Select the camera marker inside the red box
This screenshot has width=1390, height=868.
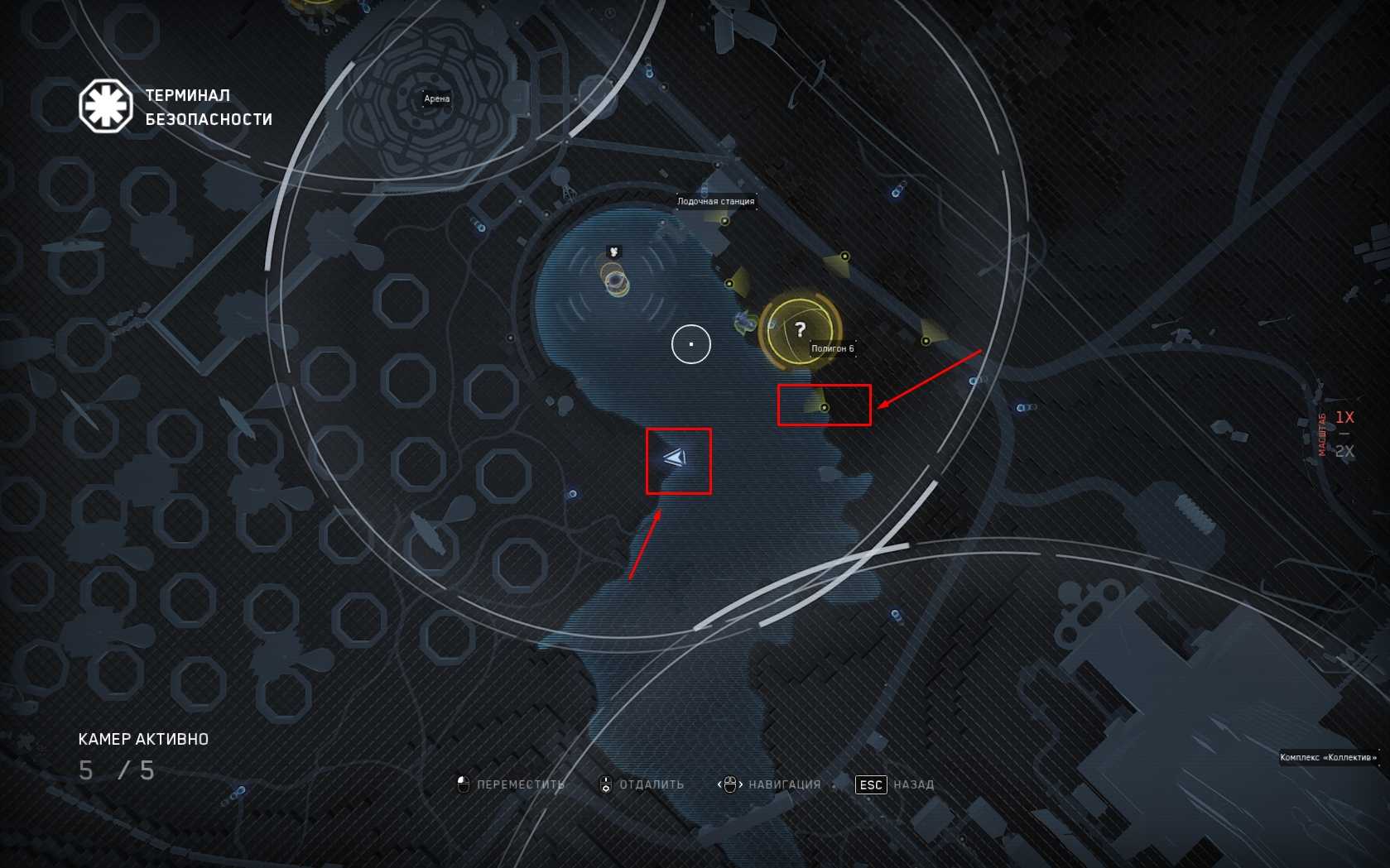click(824, 407)
